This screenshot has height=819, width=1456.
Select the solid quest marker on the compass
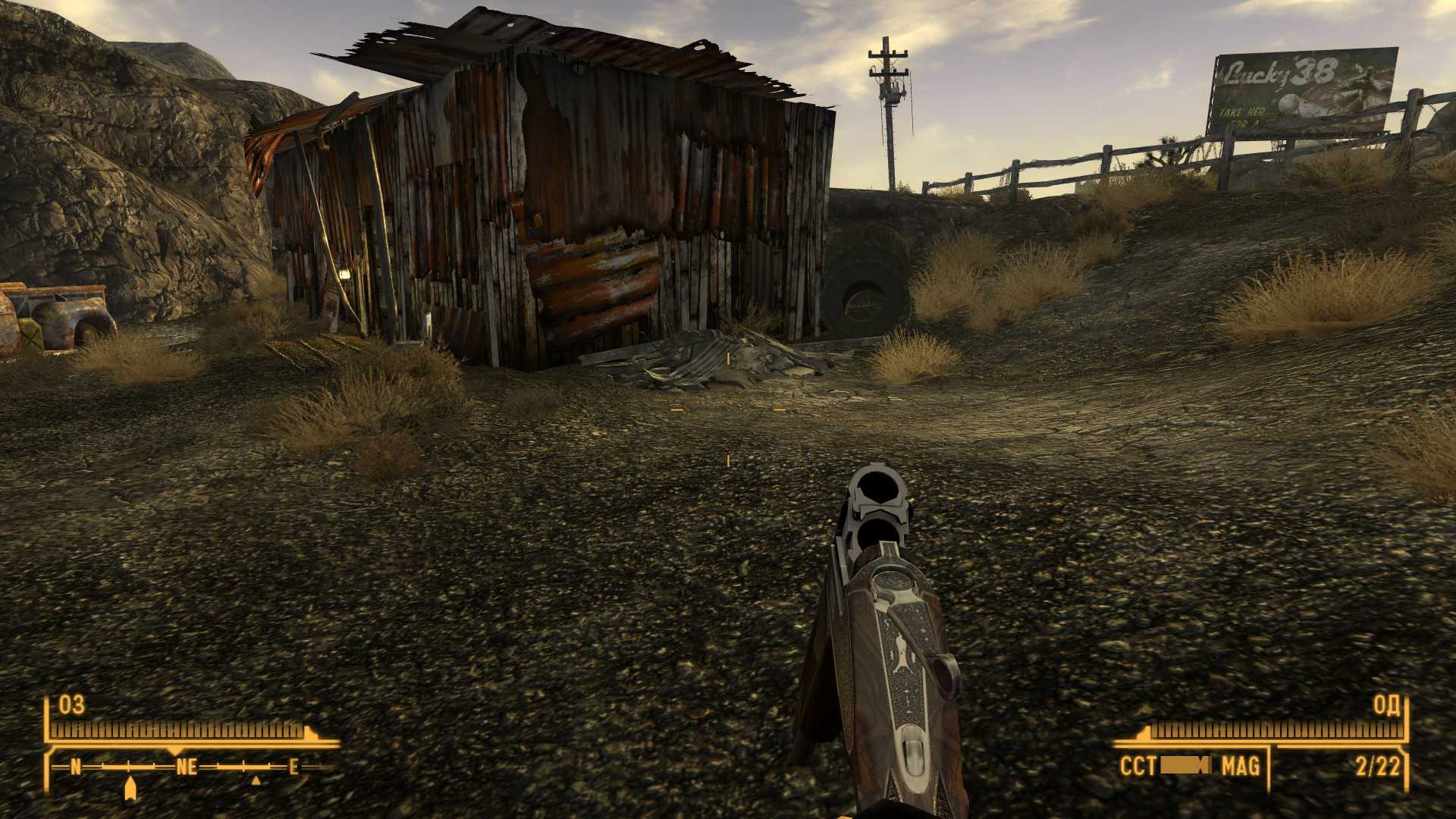(x=130, y=787)
